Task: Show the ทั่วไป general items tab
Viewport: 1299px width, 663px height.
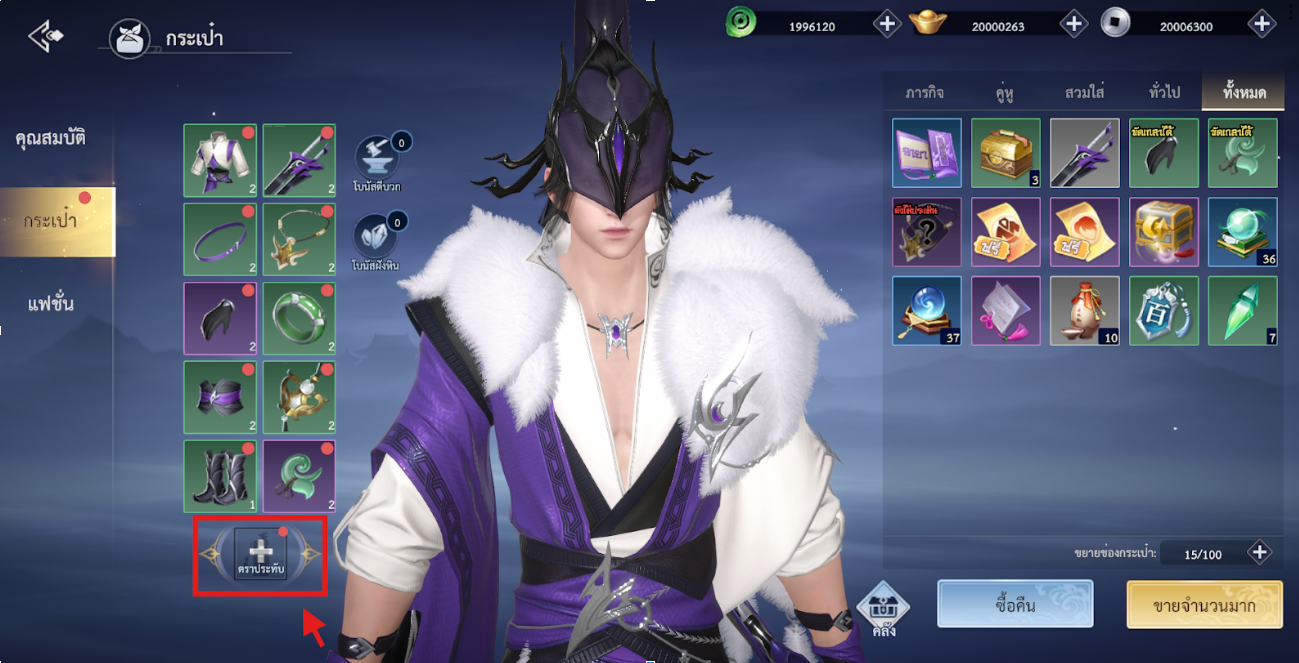Action: (x=1164, y=93)
